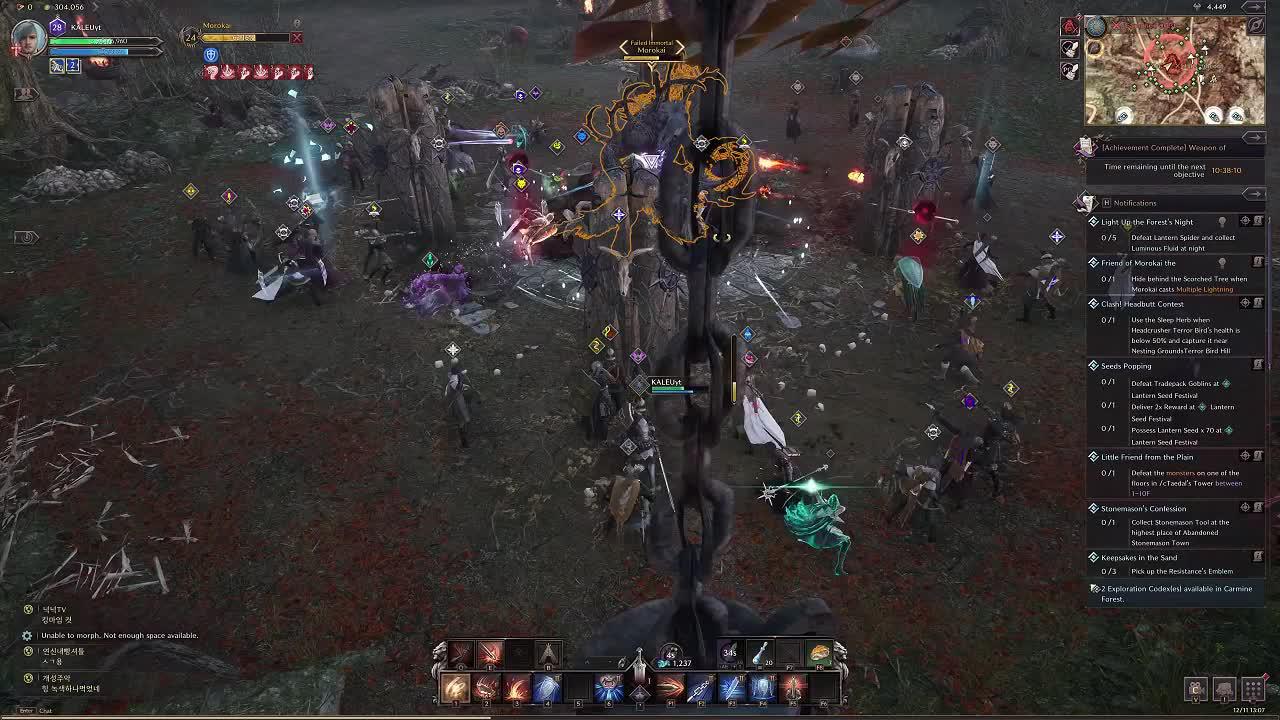
Task: Select the sword skill bound to E
Action: pyautogui.click(x=488, y=653)
